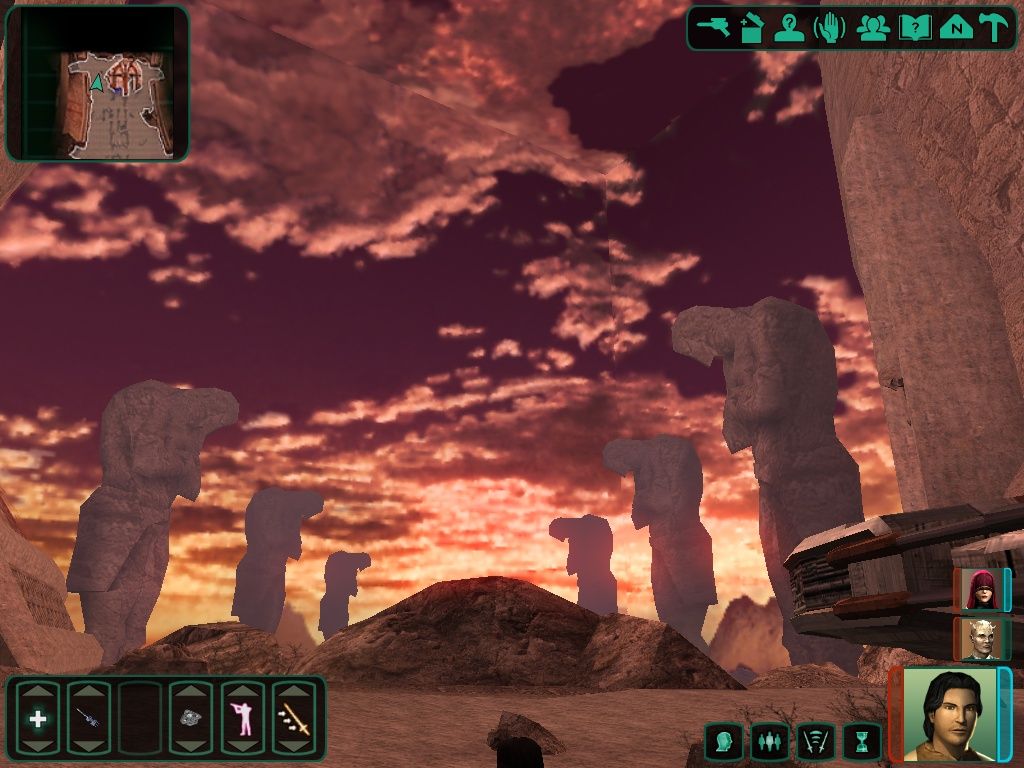Use the medpac cross slot
Viewport: 1024px width, 768px height.
[38, 718]
